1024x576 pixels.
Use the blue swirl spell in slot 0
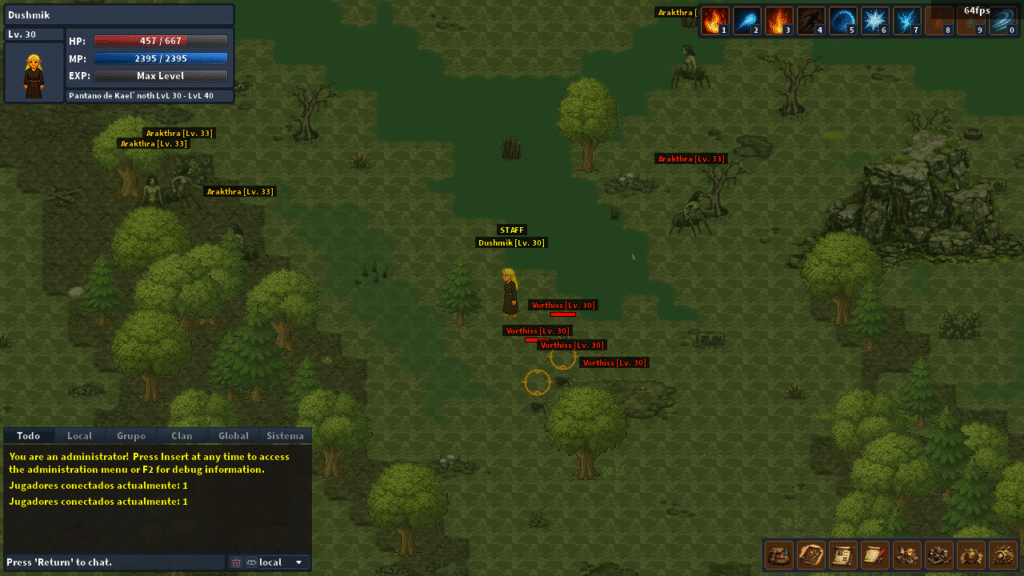(x=1002, y=21)
